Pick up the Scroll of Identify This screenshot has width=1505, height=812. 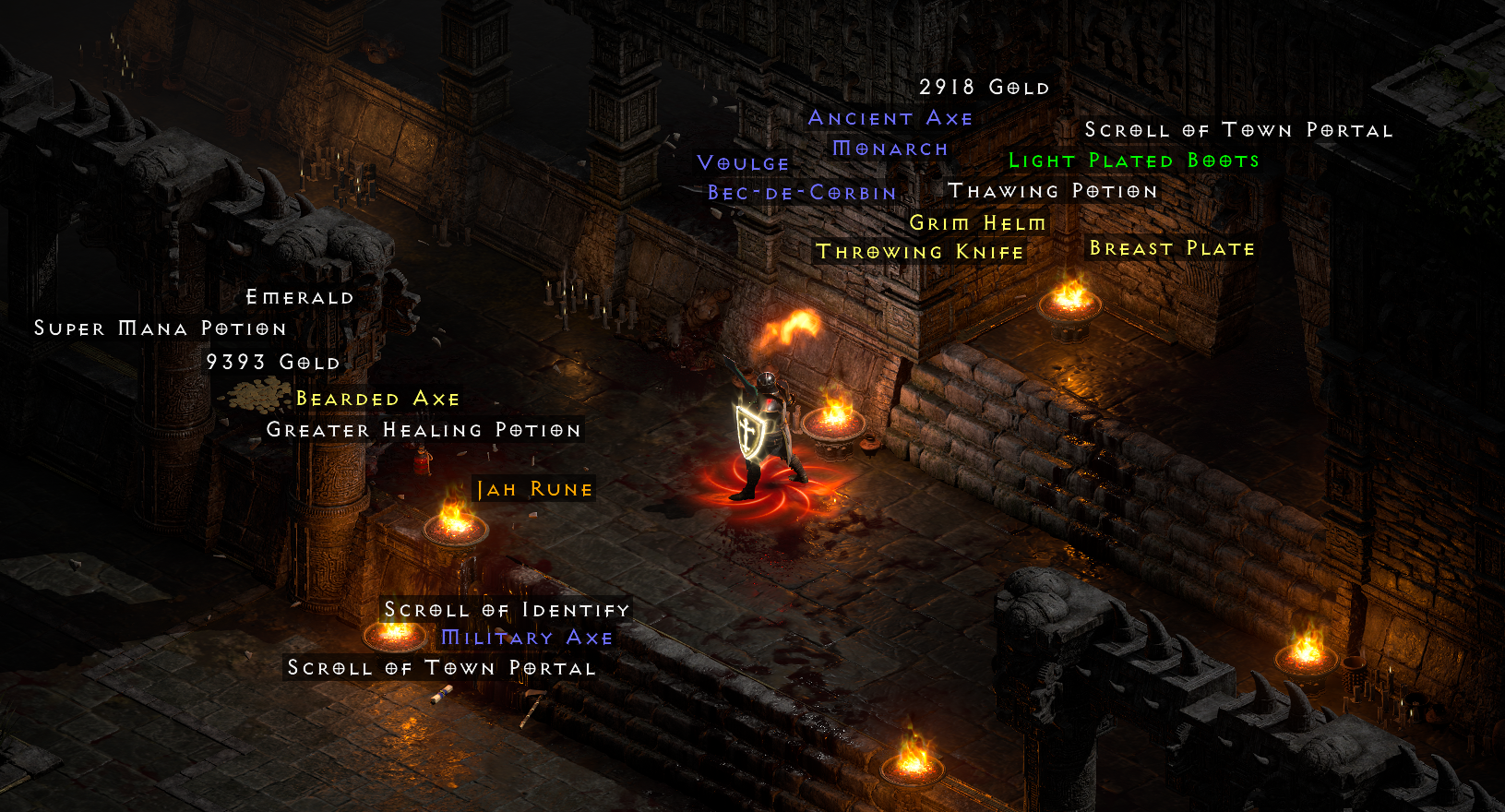(507, 610)
